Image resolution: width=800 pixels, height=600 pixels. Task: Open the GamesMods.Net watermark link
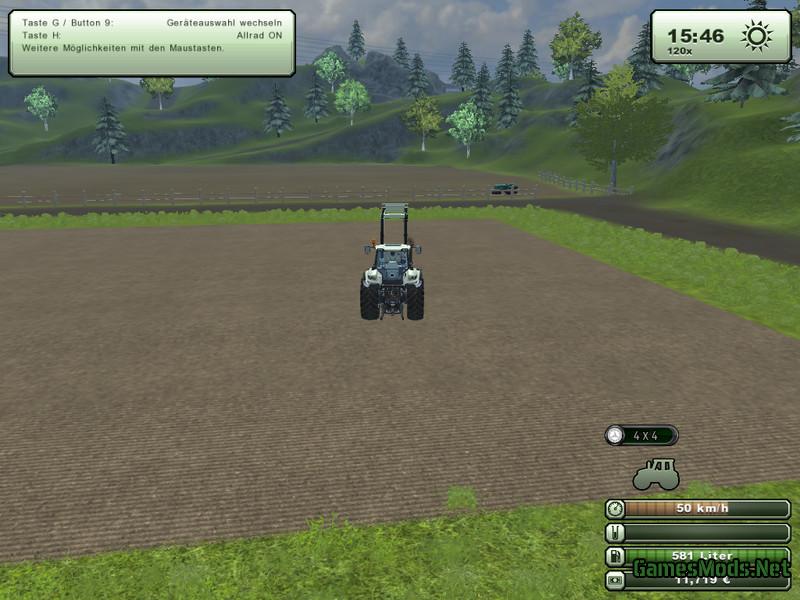pyautogui.click(x=710, y=570)
